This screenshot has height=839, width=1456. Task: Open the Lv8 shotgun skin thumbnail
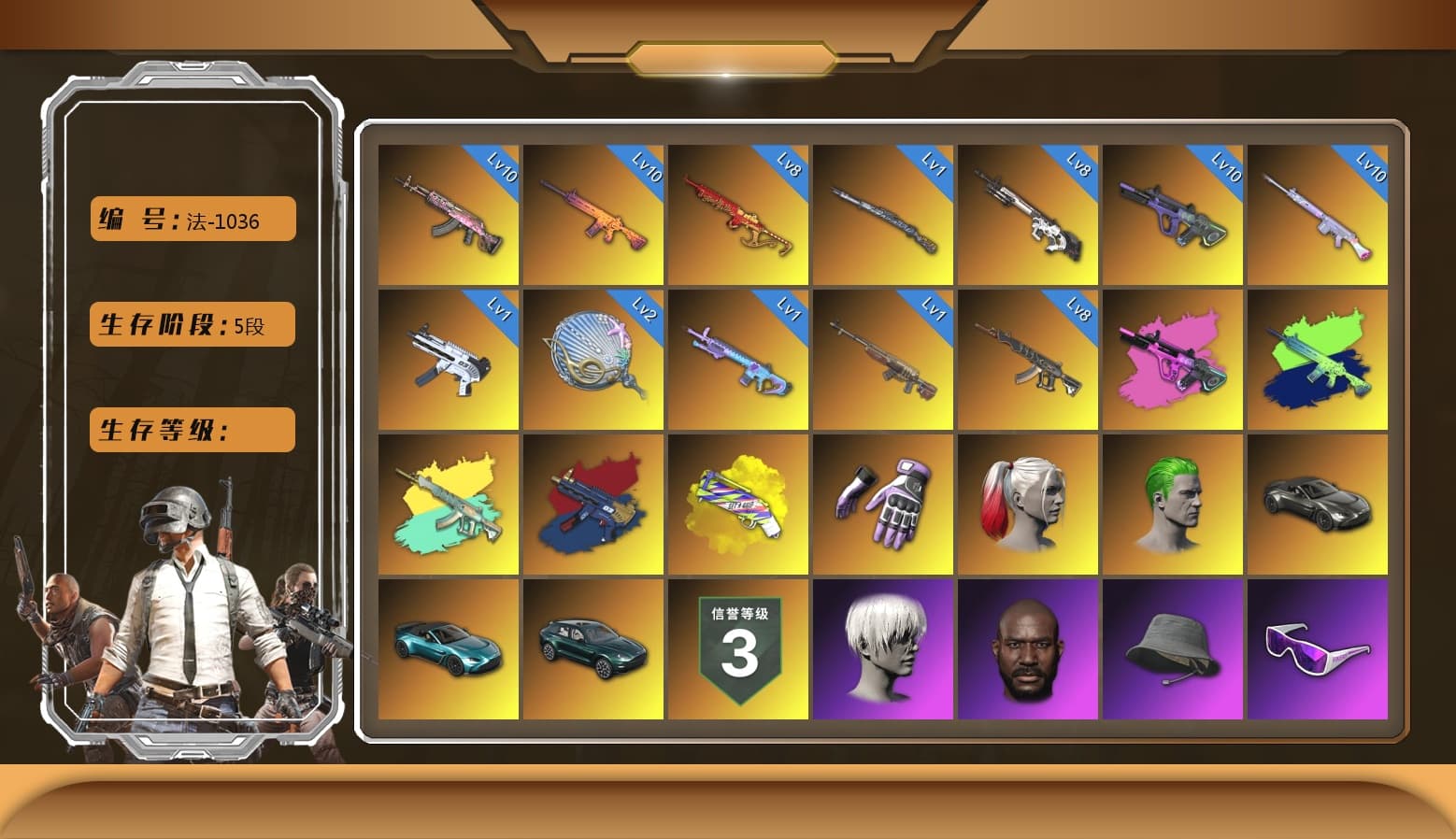pos(1029,215)
